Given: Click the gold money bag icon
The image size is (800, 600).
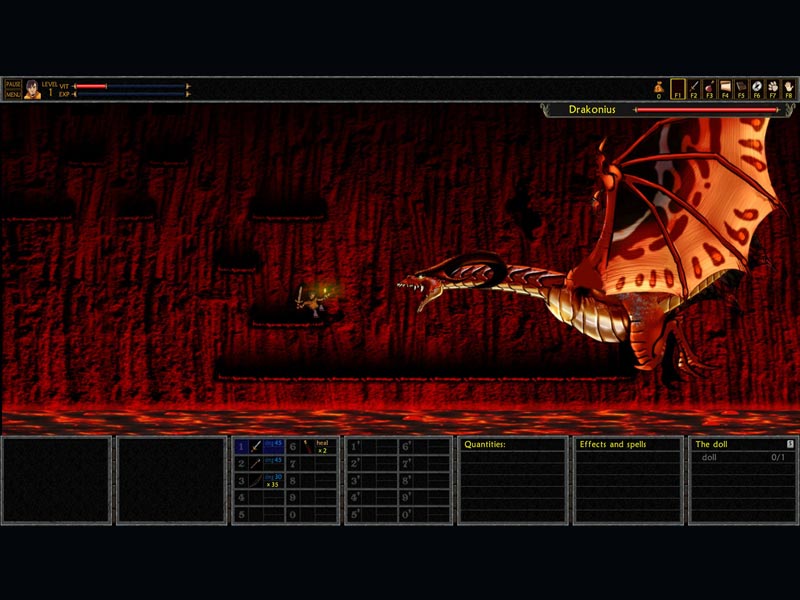Looking at the screenshot, I should pos(659,86).
